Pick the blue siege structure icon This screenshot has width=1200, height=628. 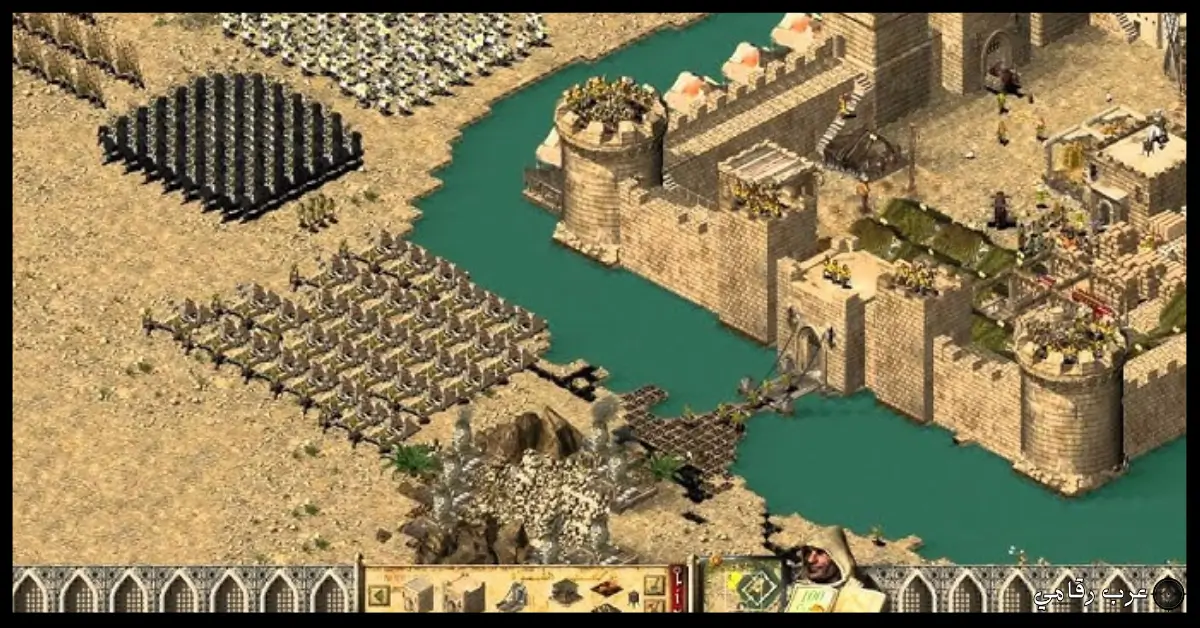pos(514,597)
